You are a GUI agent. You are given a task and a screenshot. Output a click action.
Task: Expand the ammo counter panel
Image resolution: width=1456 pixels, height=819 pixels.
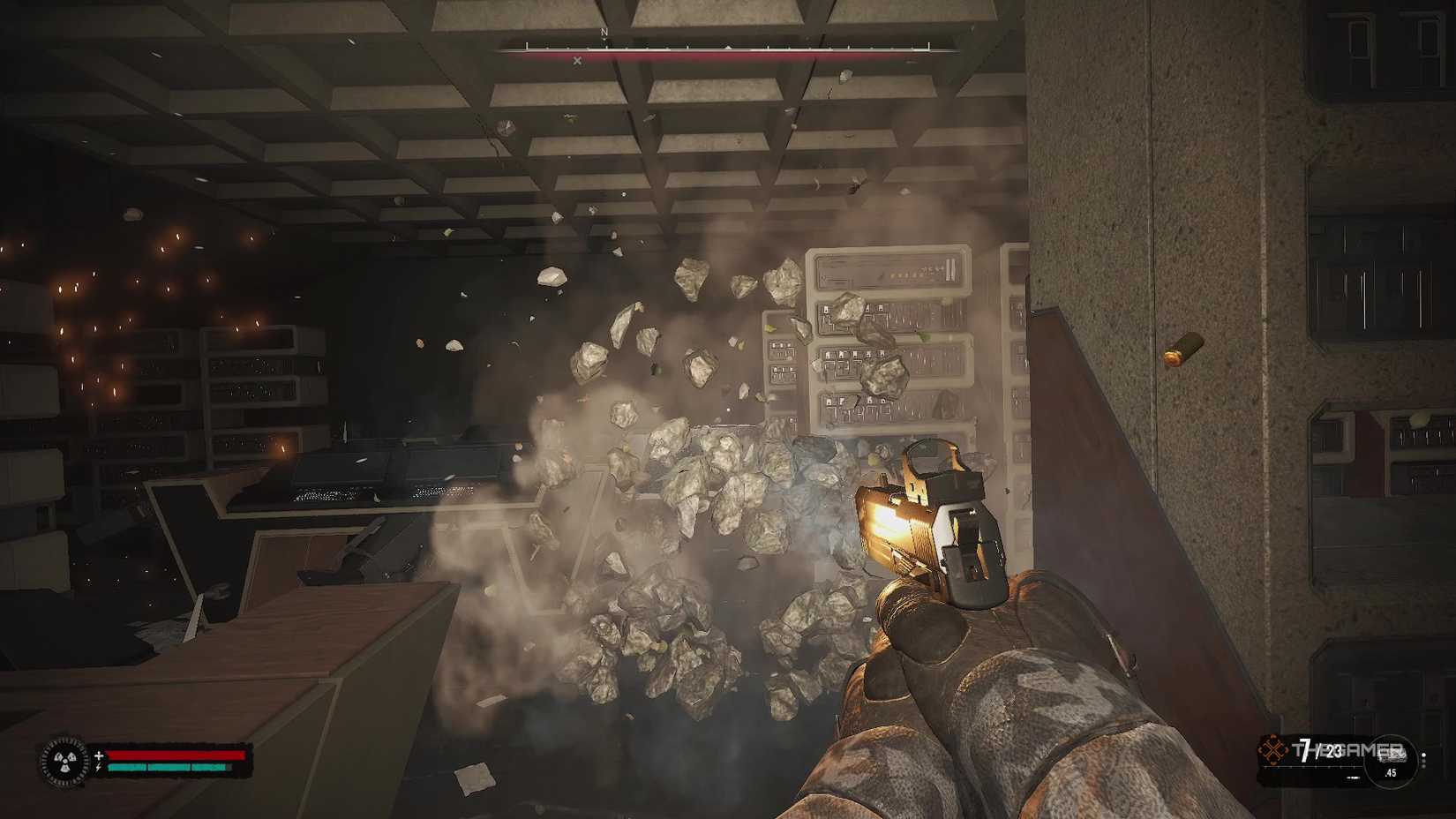click(x=1332, y=757)
